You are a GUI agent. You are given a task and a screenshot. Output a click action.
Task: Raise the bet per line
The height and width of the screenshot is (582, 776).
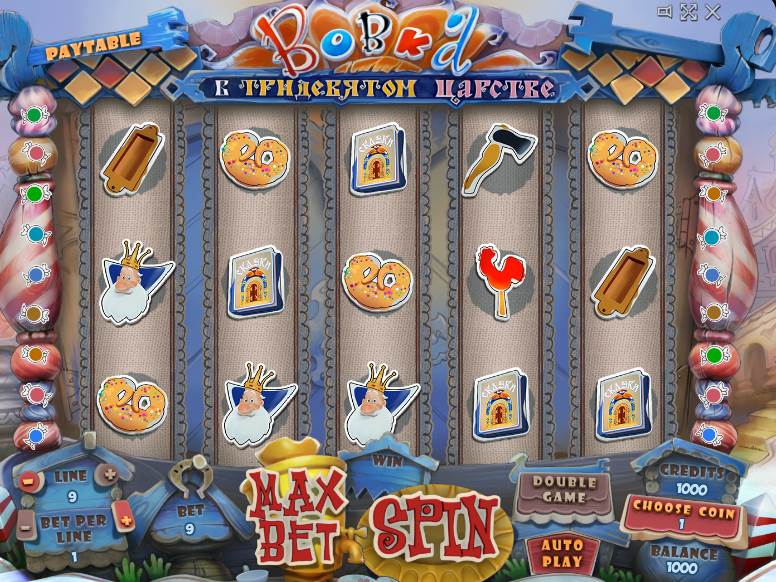click(125, 519)
